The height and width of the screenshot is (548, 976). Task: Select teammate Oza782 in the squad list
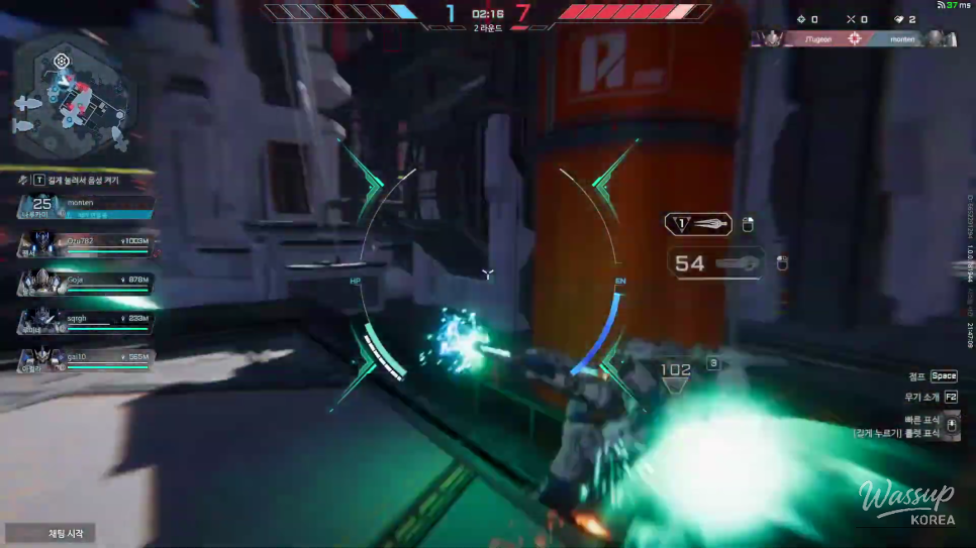point(84,243)
